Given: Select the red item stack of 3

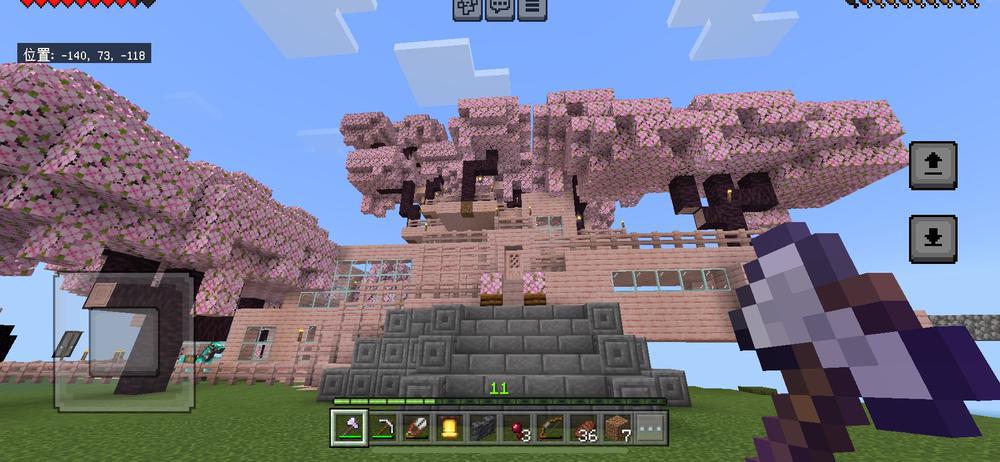Looking at the screenshot, I should [x=517, y=428].
